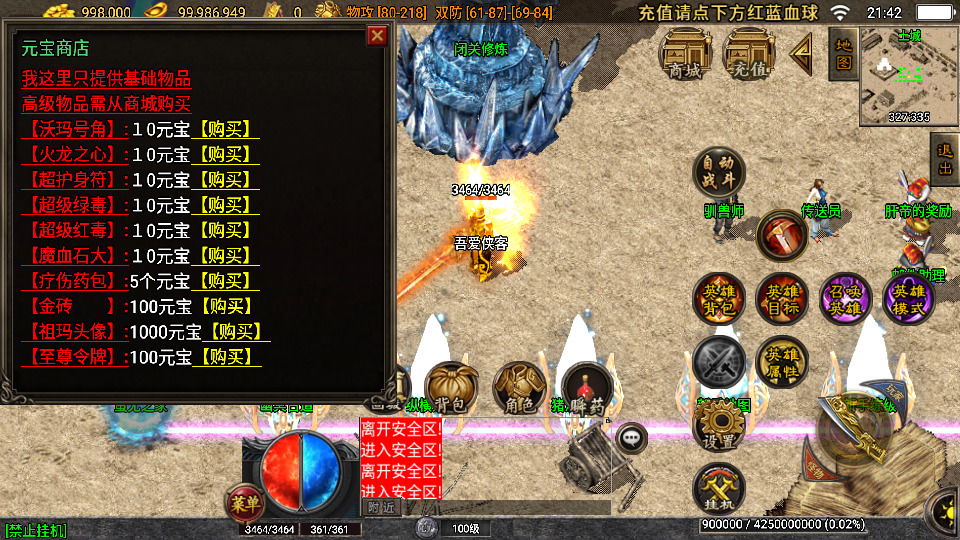Open the 角色 character sheet
Image resolution: width=960 pixels, height=540 pixels.
519,388
